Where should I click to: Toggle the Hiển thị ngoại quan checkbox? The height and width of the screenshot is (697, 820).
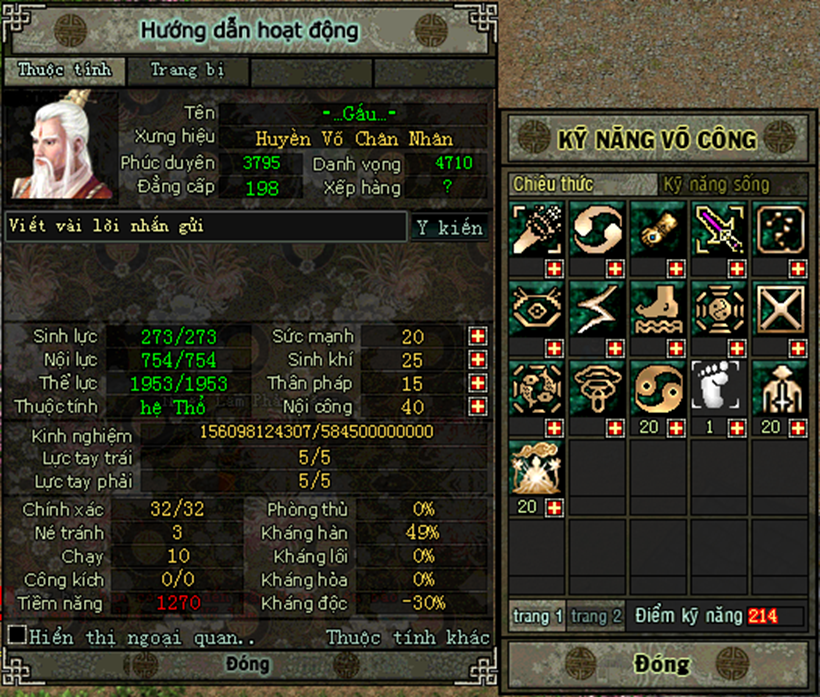(x=17, y=636)
